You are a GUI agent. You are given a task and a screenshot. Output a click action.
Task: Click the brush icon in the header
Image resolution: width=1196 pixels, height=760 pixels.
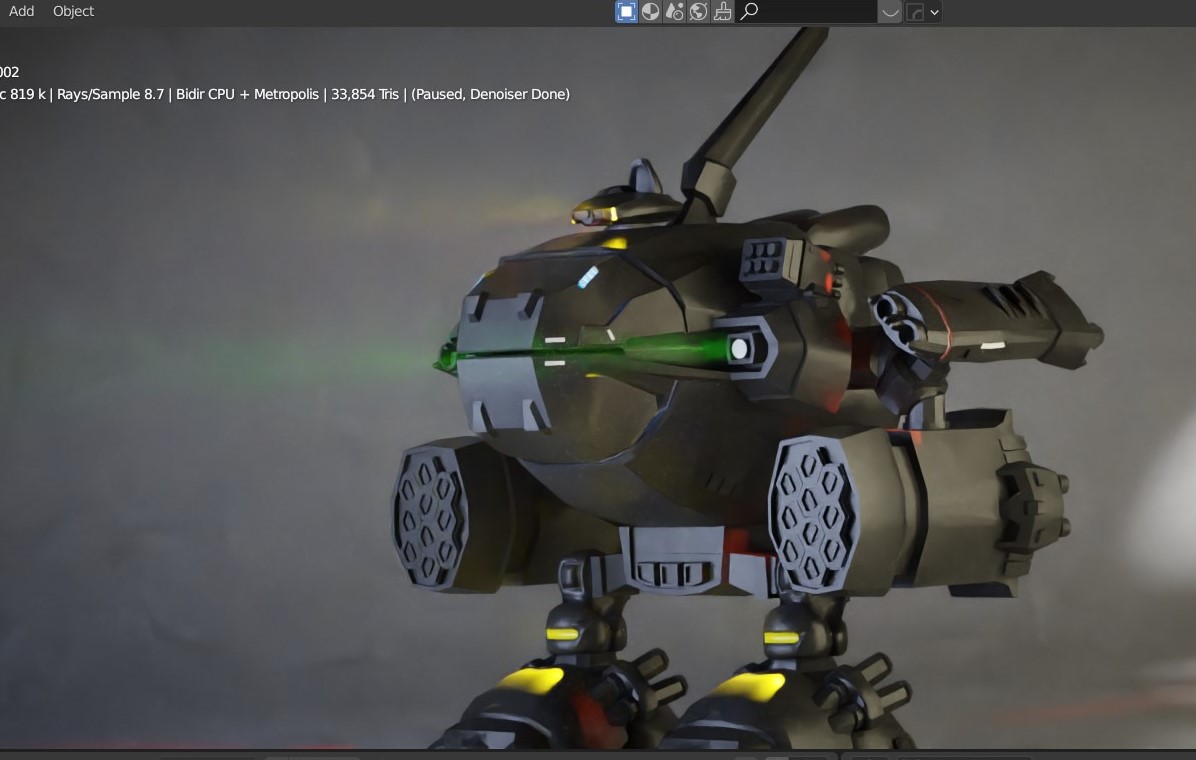pos(722,12)
